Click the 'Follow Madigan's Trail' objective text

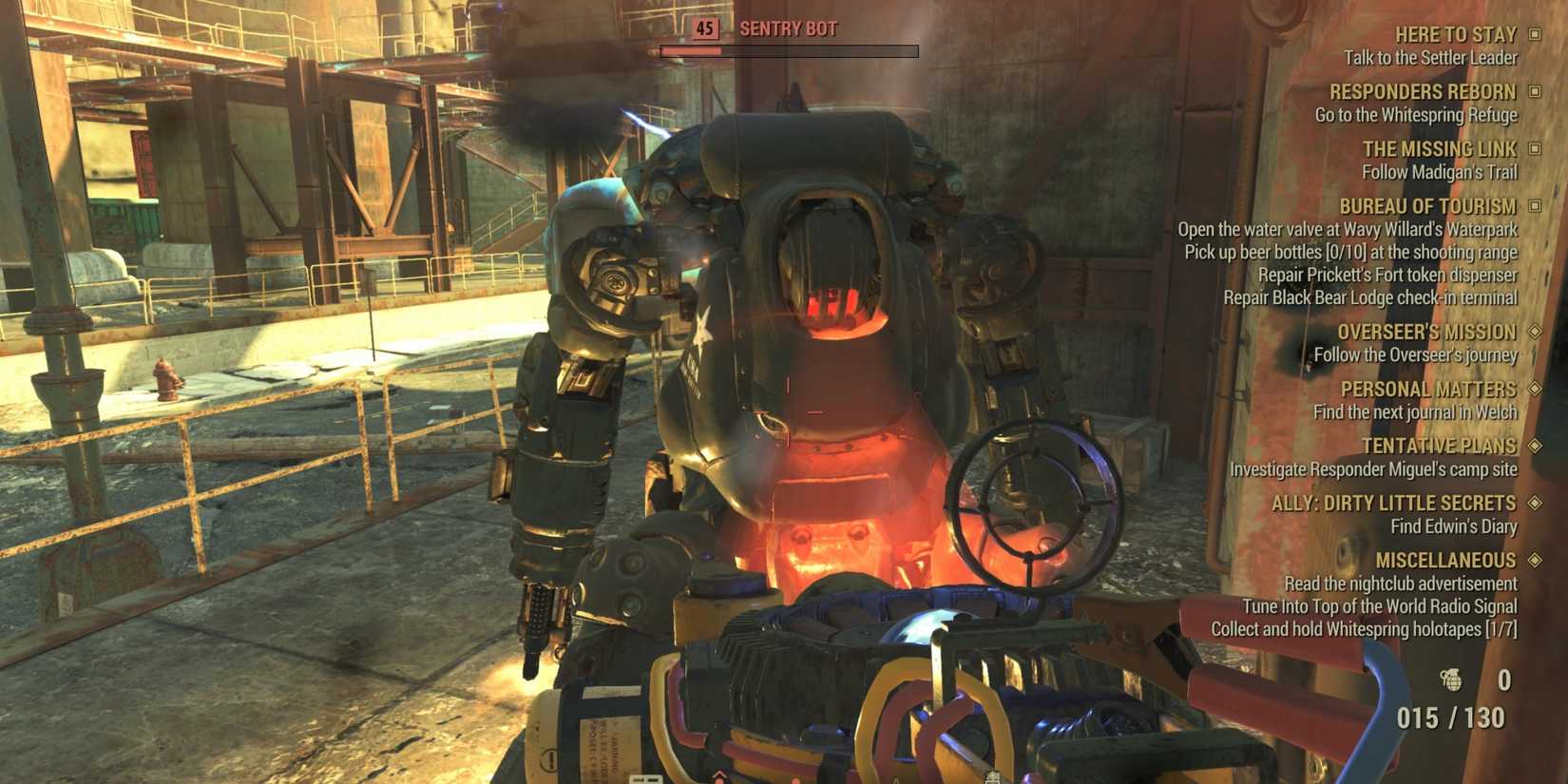[1451, 172]
